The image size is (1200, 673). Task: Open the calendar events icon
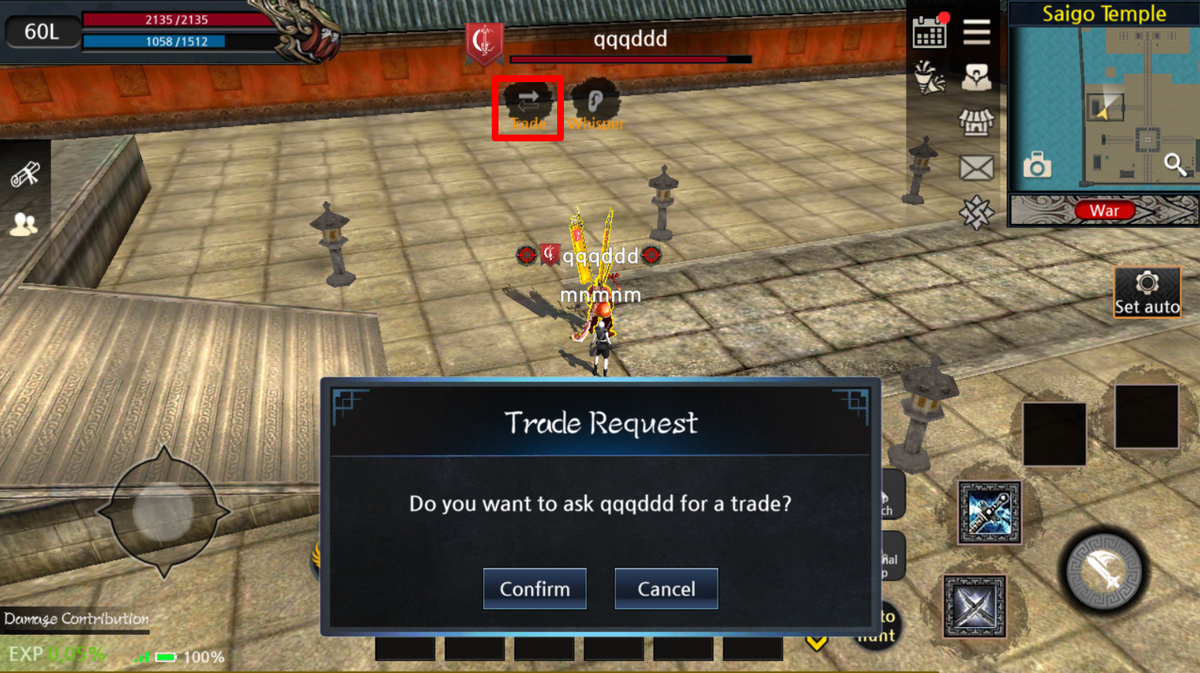pos(930,31)
